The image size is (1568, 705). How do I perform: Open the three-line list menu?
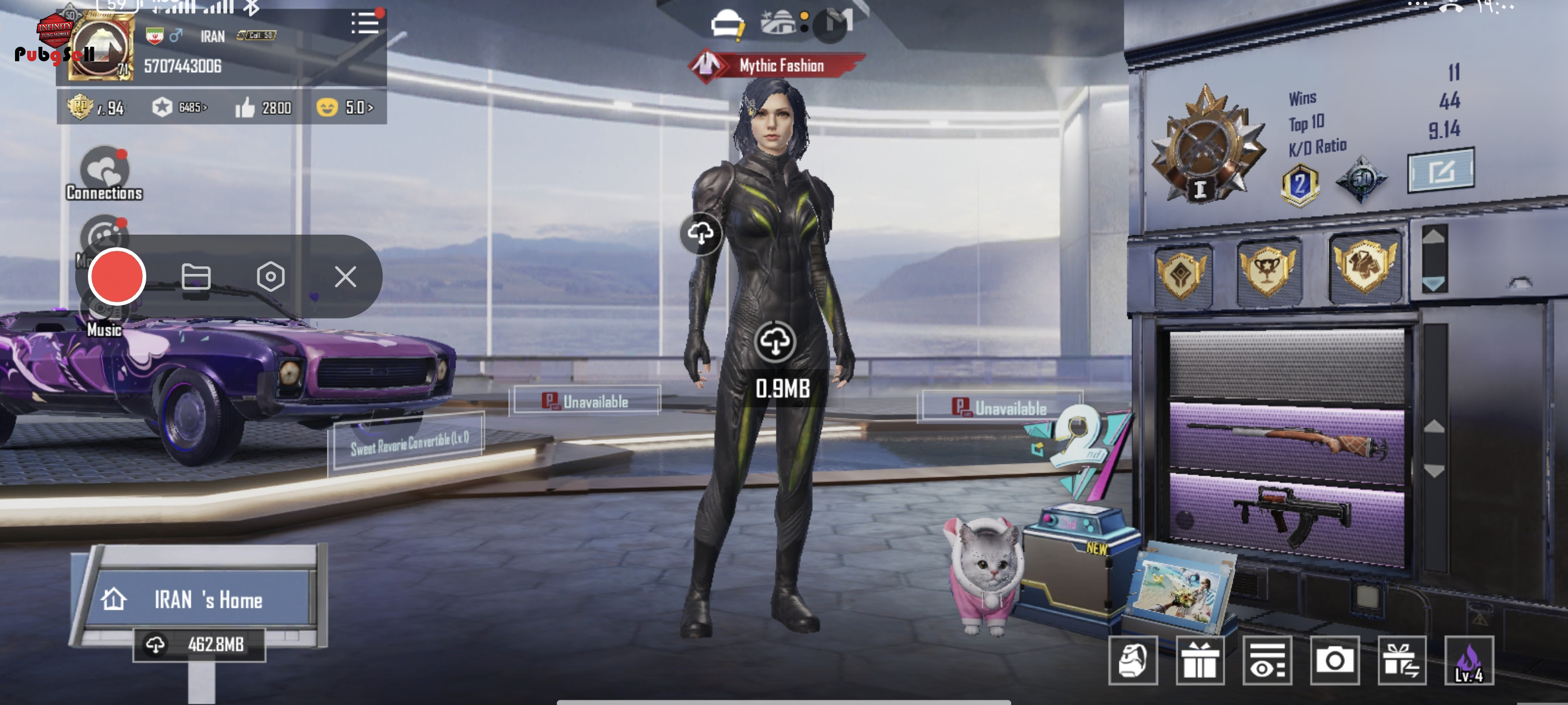[x=365, y=24]
